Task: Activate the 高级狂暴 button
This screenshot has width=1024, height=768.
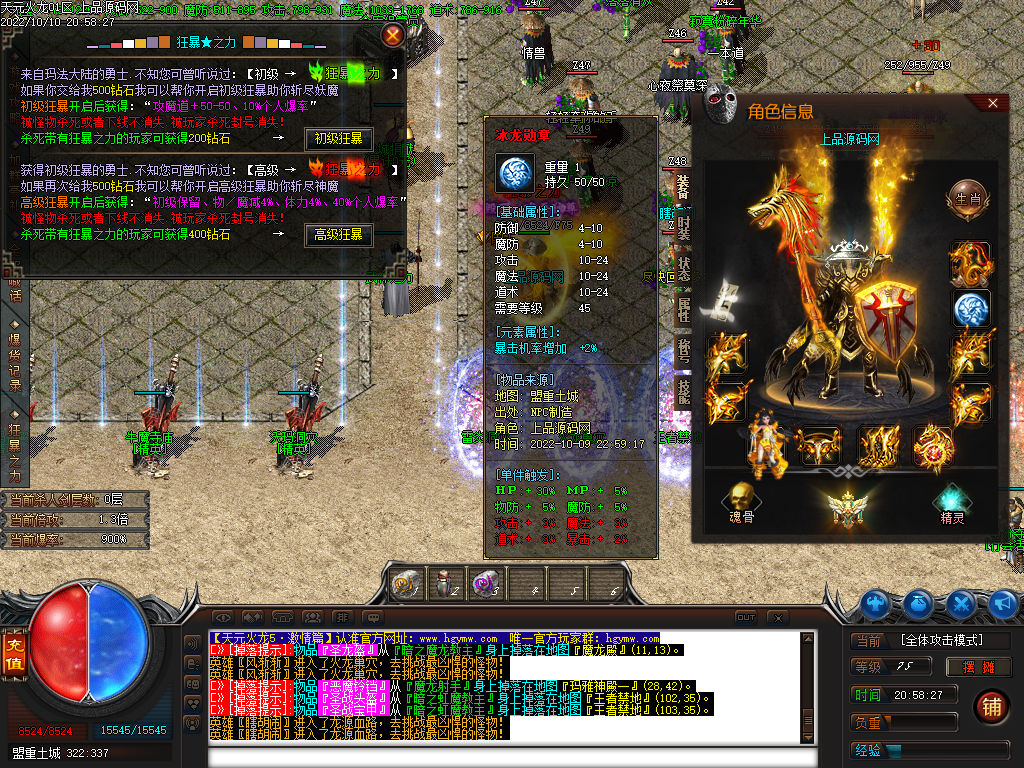Action: [x=338, y=236]
